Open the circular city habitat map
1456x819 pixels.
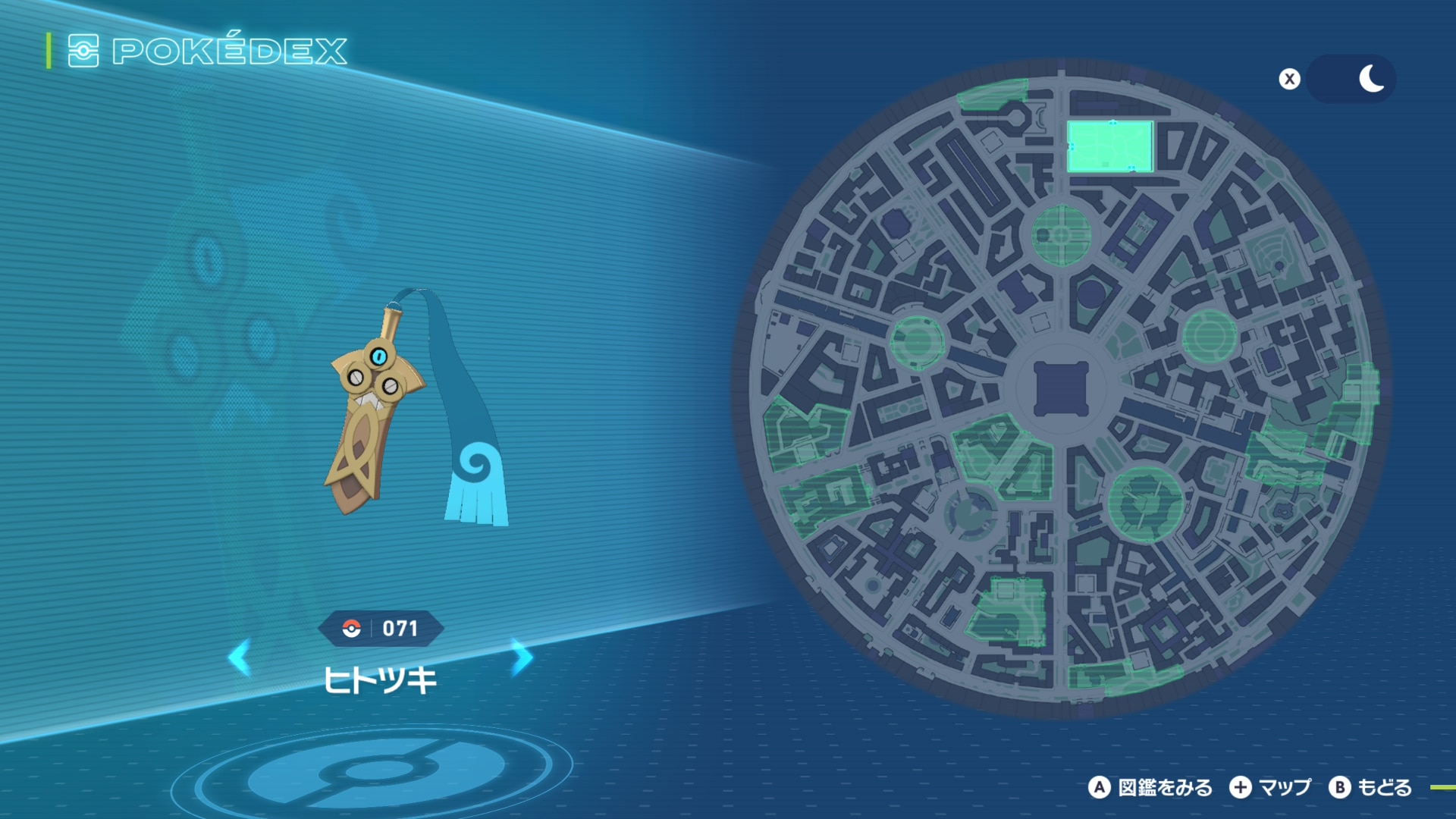[1060, 388]
